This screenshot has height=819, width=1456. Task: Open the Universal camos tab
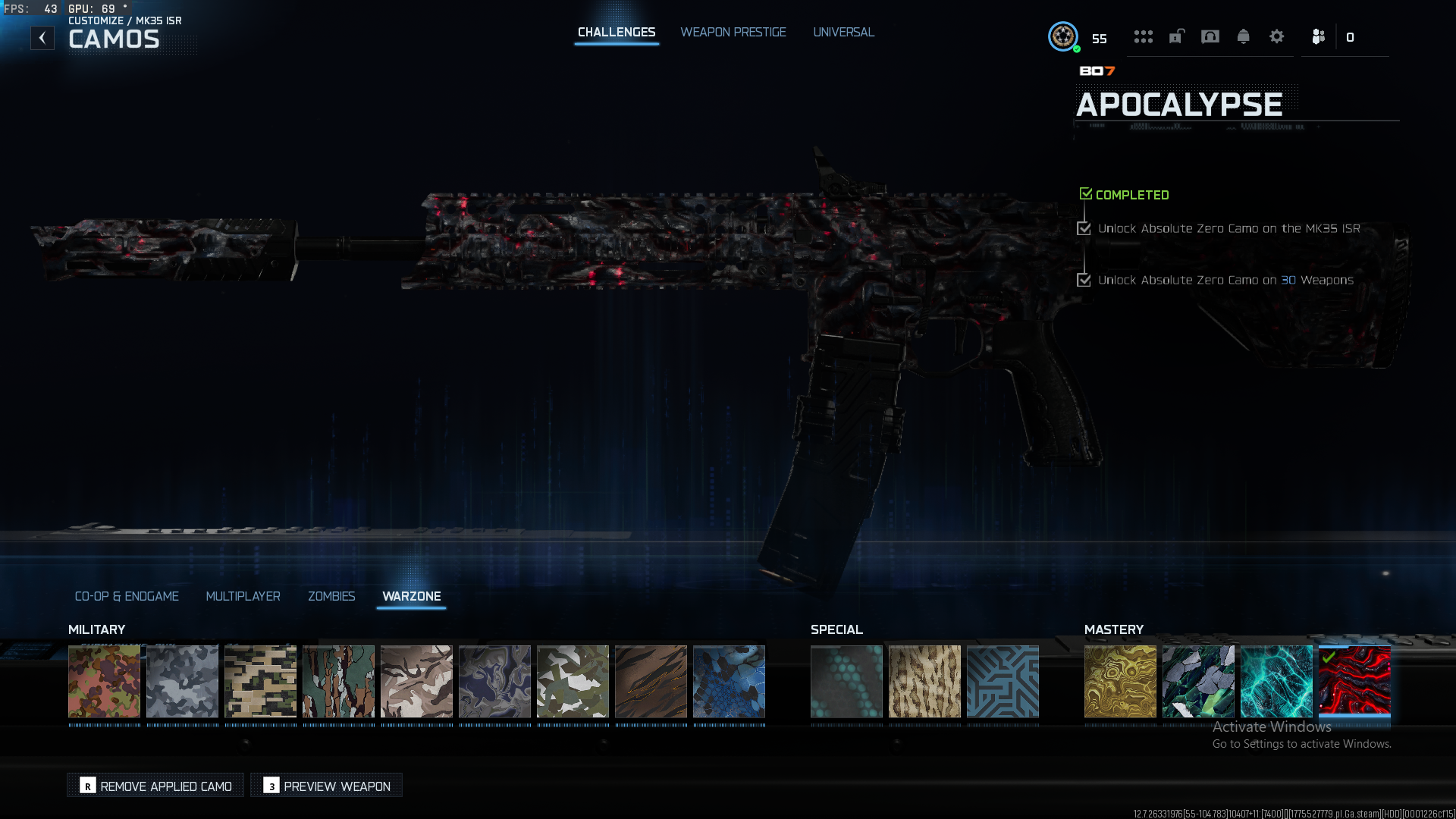tap(843, 32)
